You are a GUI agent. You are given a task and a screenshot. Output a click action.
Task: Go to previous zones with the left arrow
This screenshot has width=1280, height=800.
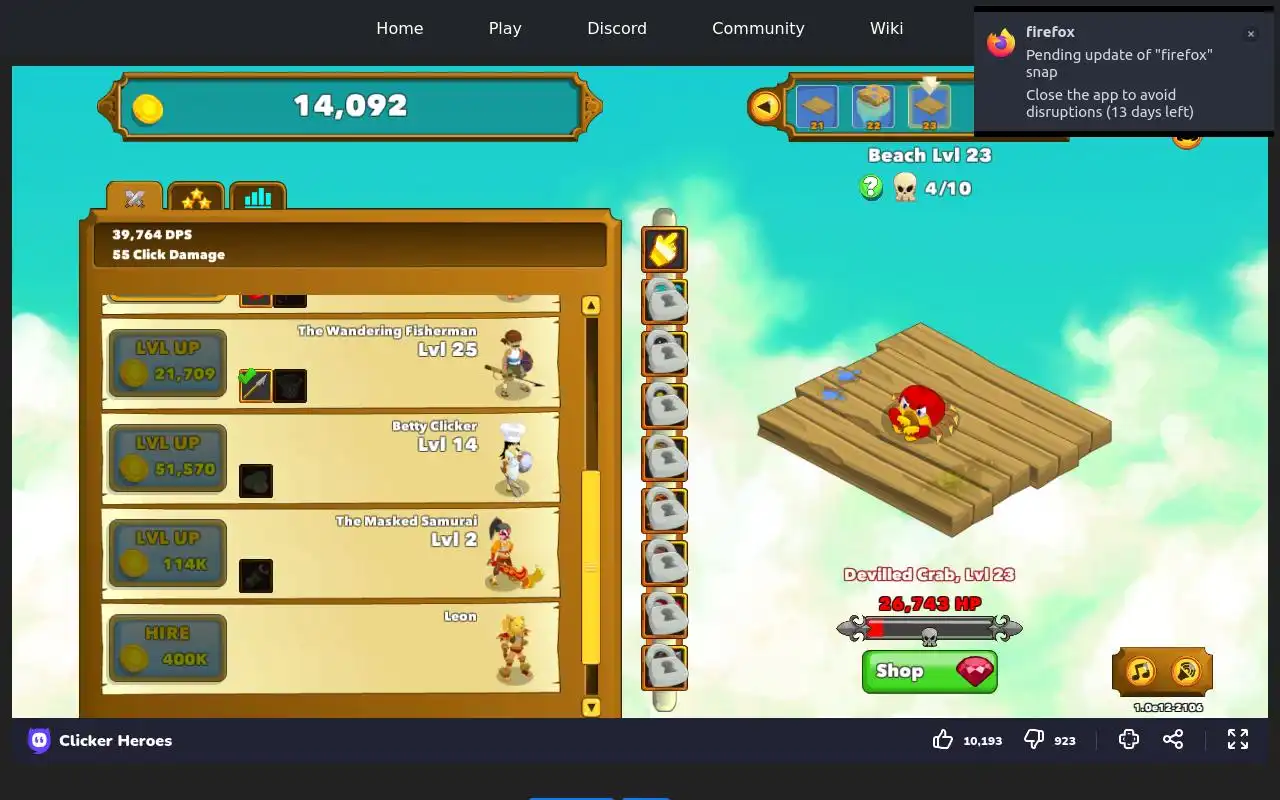tap(765, 106)
